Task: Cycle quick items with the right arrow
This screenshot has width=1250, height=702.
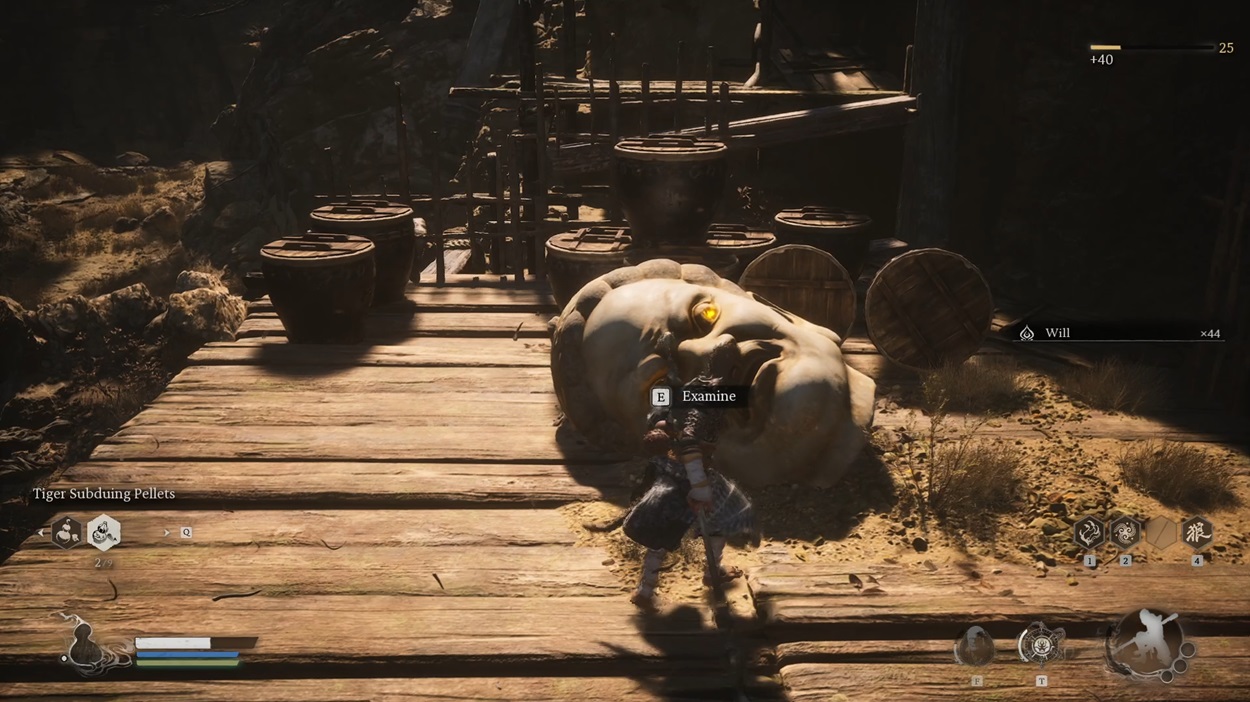Action: (165, 533)
